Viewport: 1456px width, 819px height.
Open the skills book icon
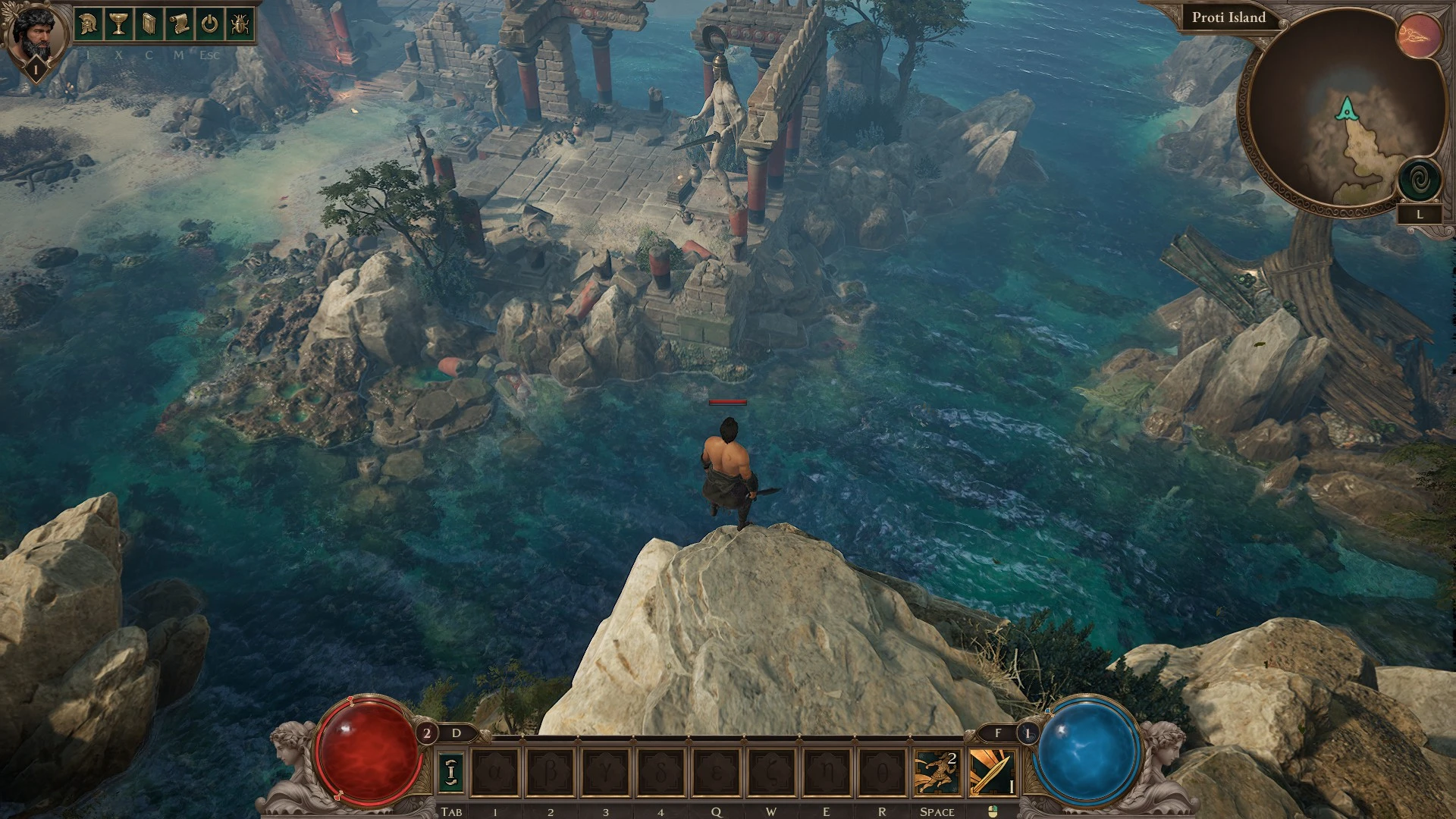coord(149,25)
